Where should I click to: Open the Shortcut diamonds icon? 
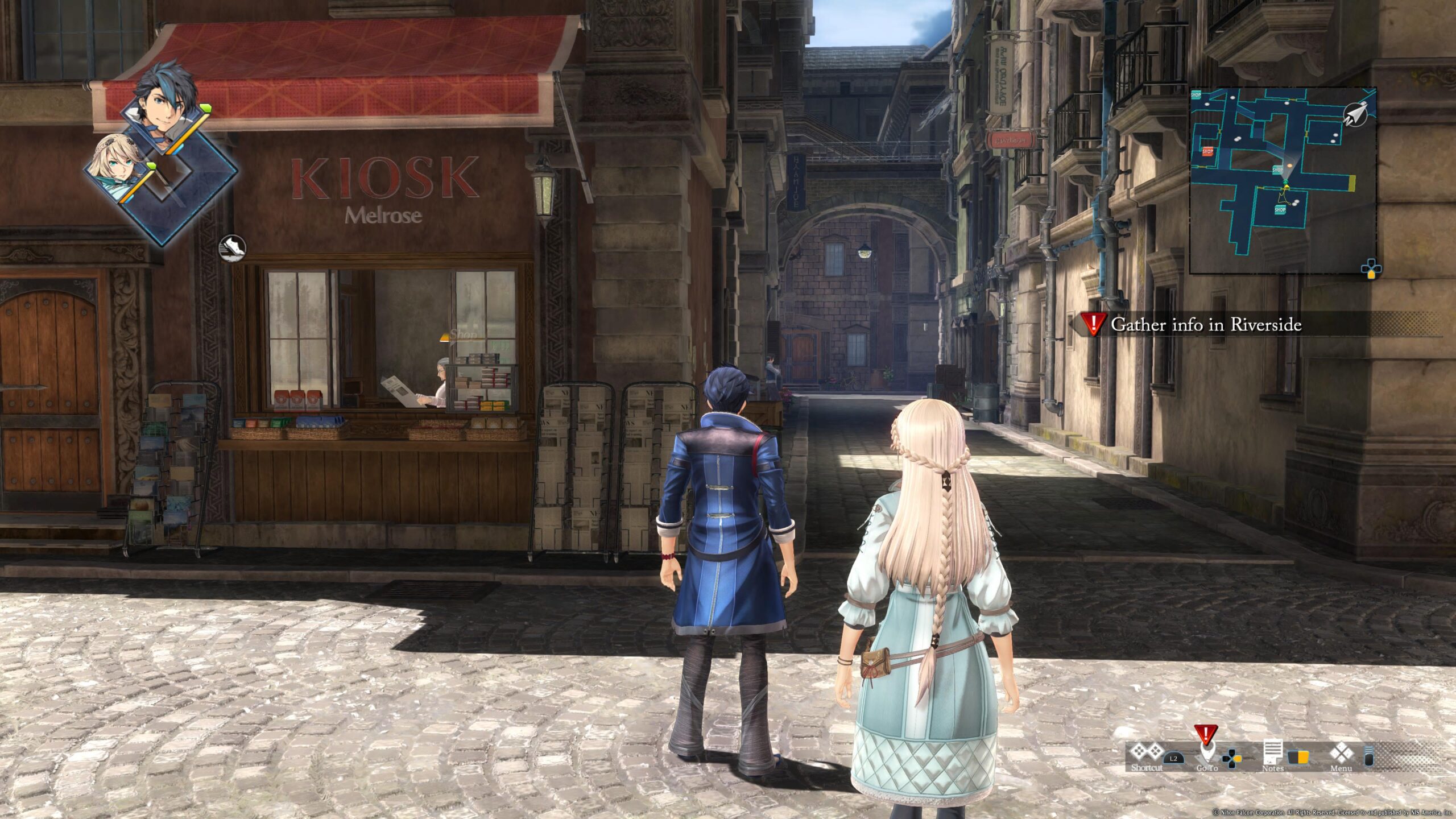click(x=1145, y=753)
